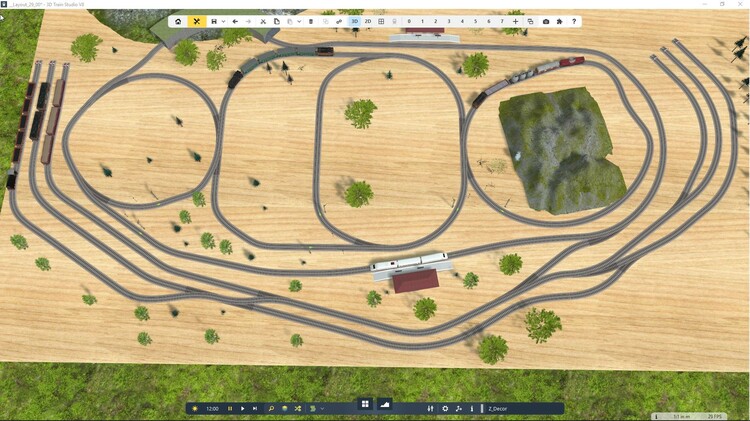Open the puzzle piece plugins menu
750x421 pixels.
coord(559,21)
